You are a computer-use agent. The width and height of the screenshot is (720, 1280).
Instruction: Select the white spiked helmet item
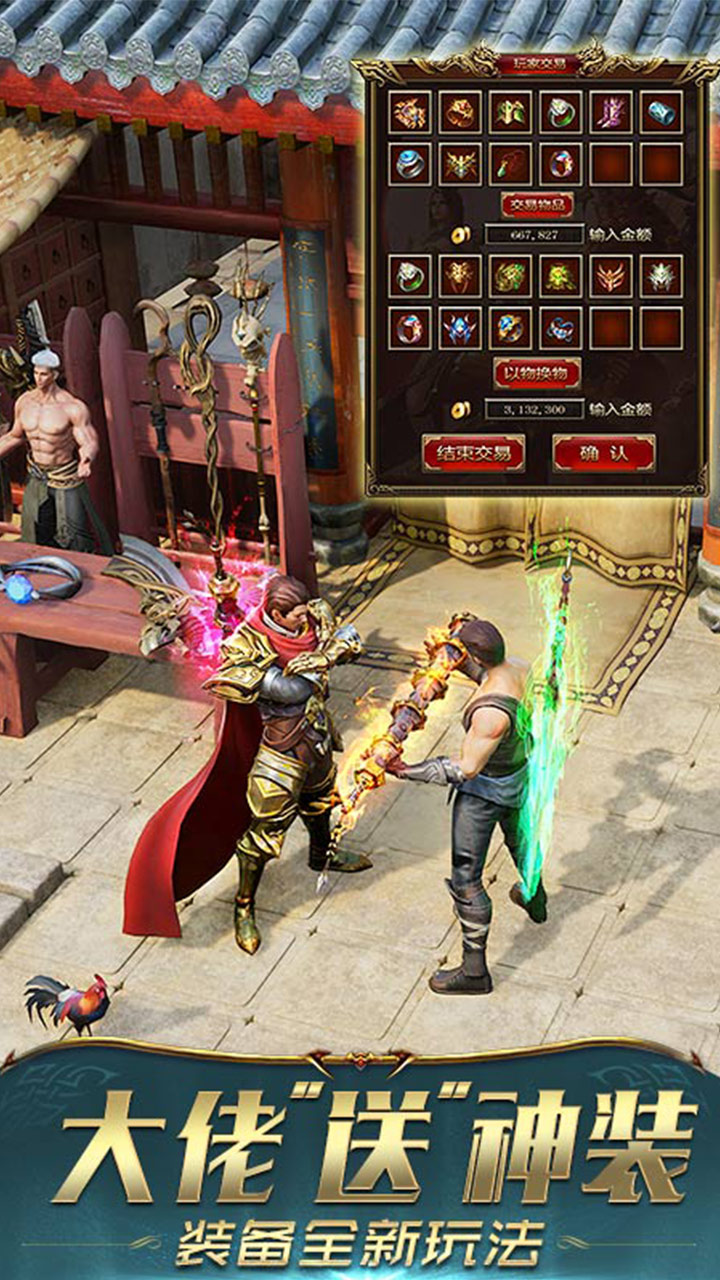[x=661, y=276]
